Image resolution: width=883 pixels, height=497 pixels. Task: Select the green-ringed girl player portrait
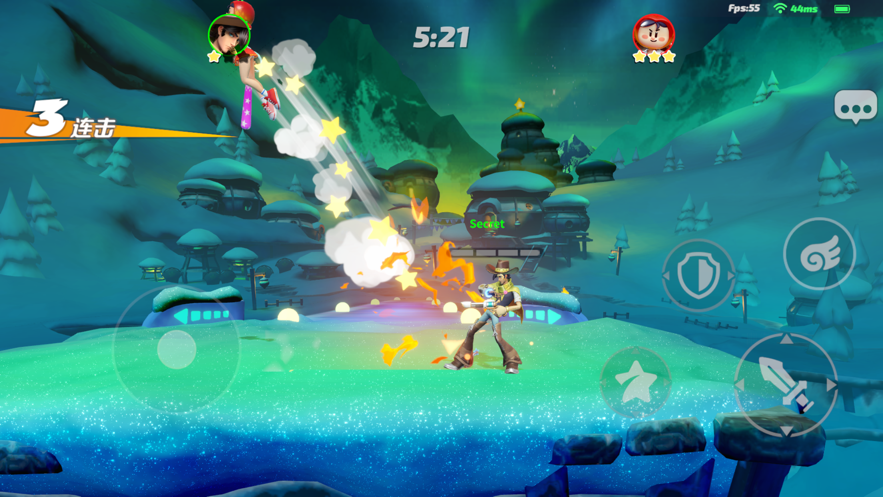pos(229,35)
